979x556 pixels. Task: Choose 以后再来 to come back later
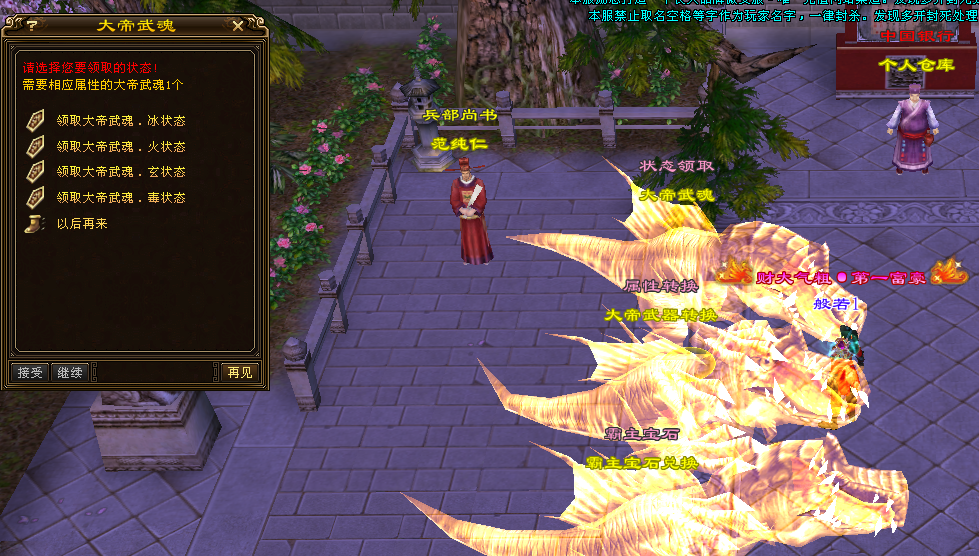tap(82, 224)
